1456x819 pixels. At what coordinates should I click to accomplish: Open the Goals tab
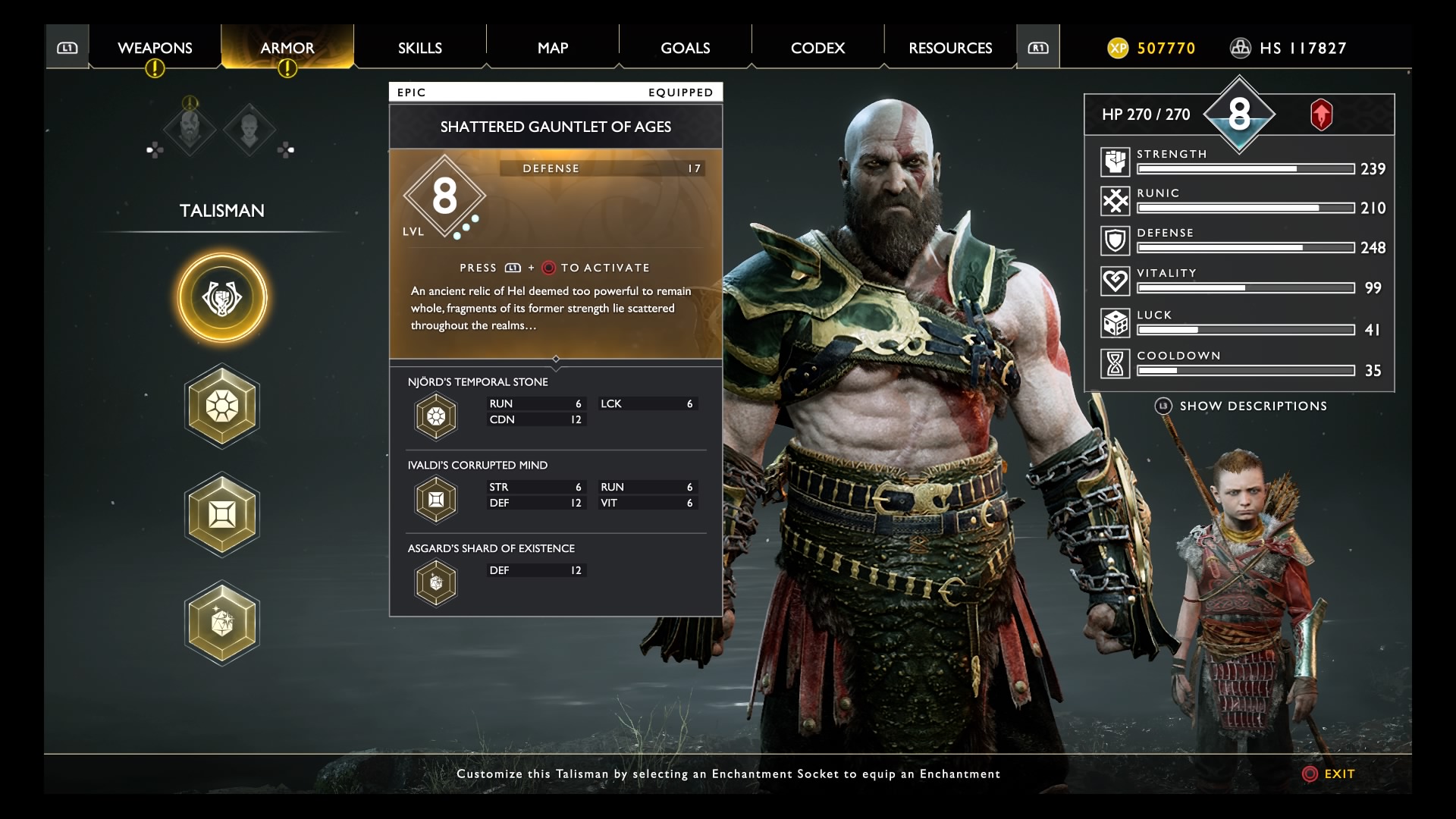685,48
